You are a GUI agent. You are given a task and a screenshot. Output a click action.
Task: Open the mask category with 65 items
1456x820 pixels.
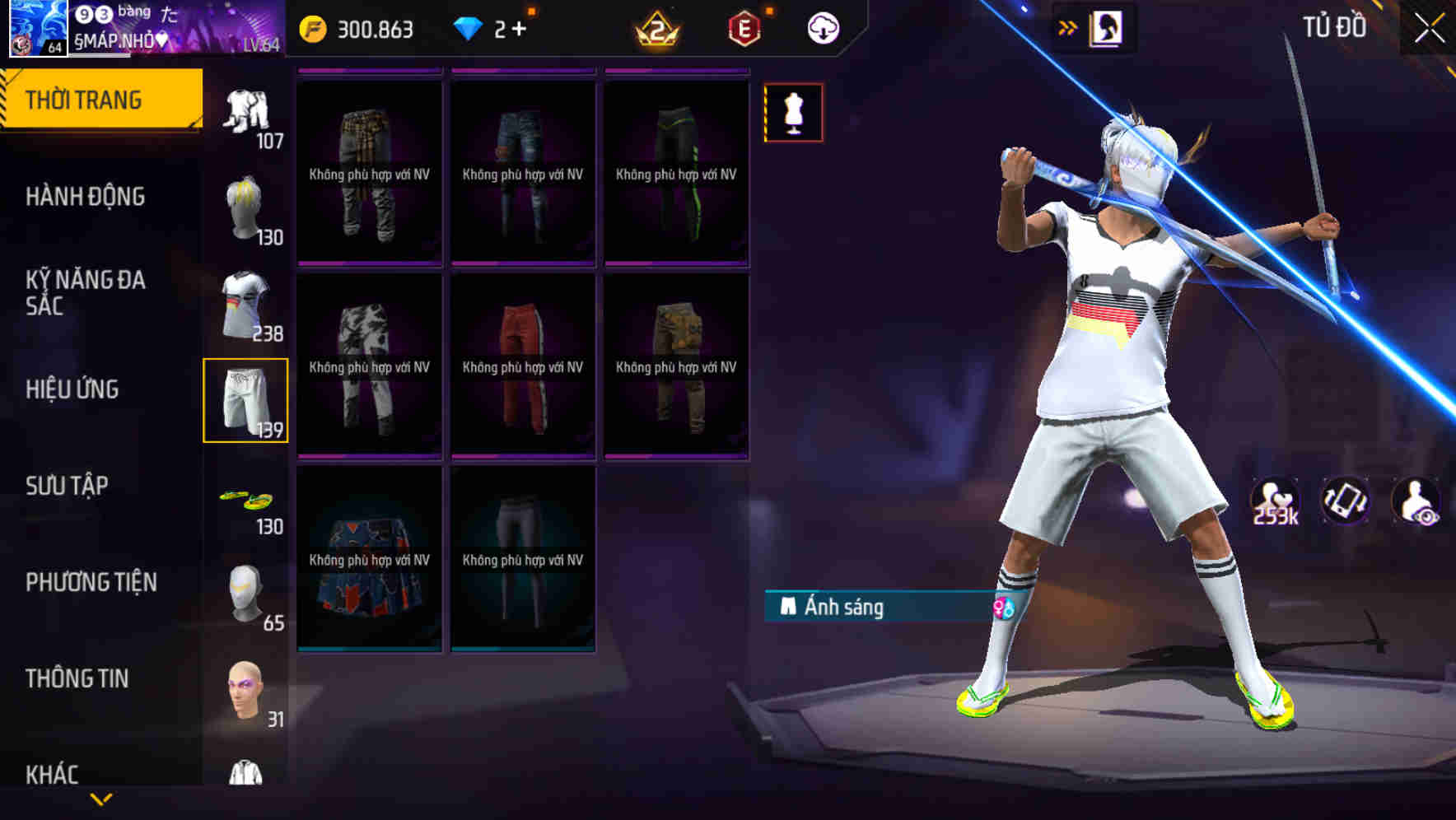coord(245,593)
